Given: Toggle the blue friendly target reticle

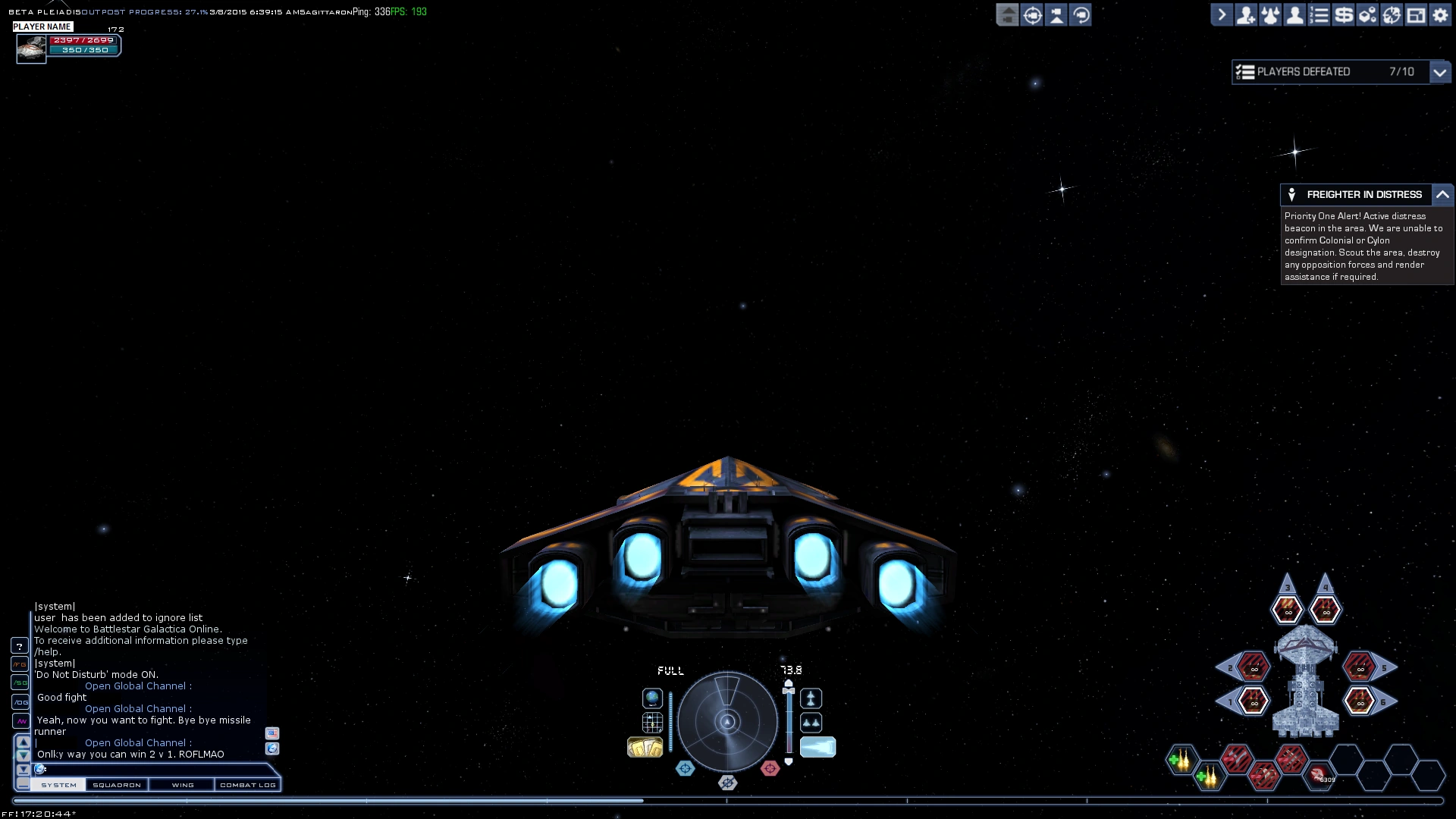Looking at the screenshot, I should coord(685,768).
